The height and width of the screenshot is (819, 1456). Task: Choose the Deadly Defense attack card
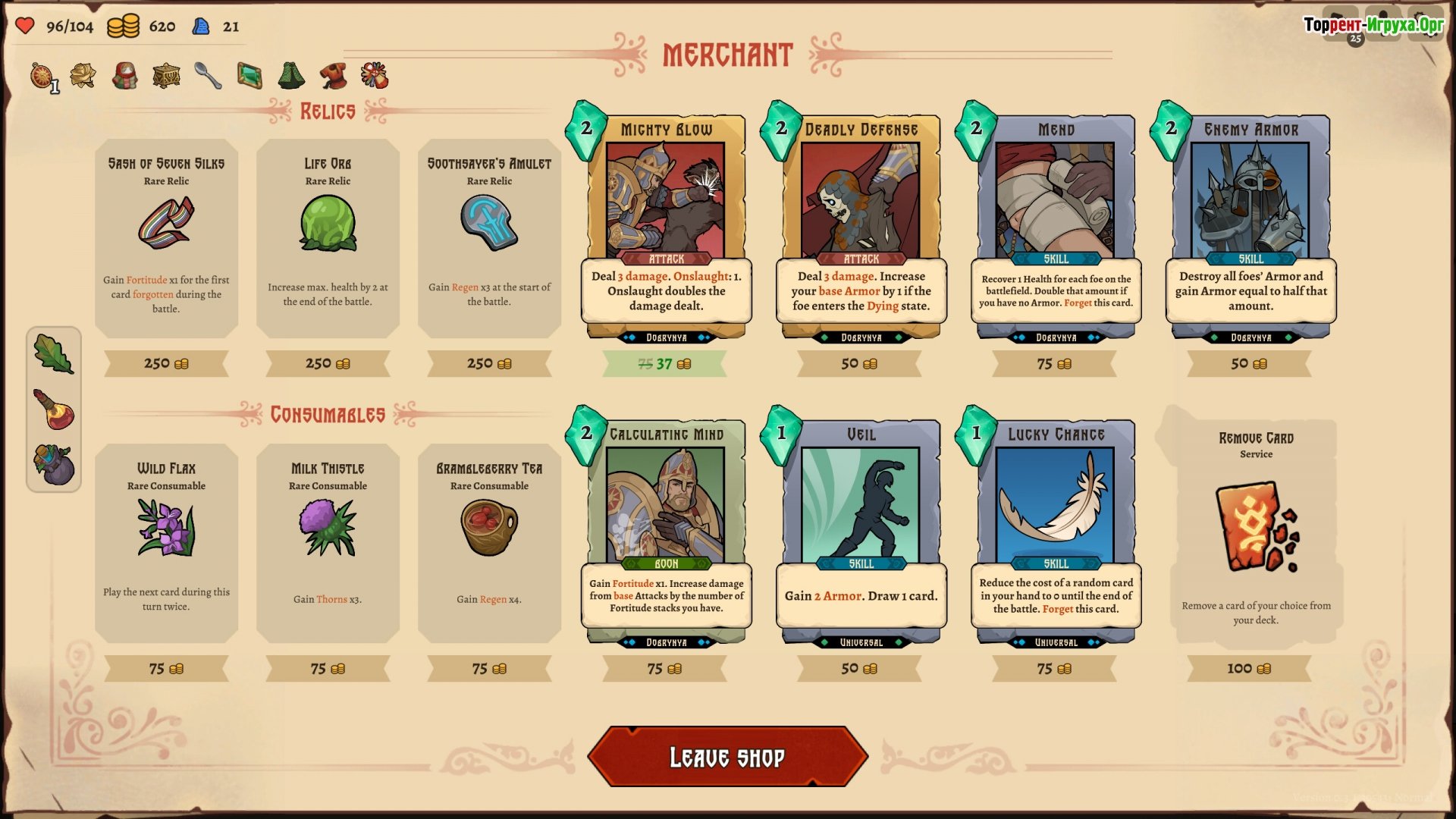(x=861, y=227)
